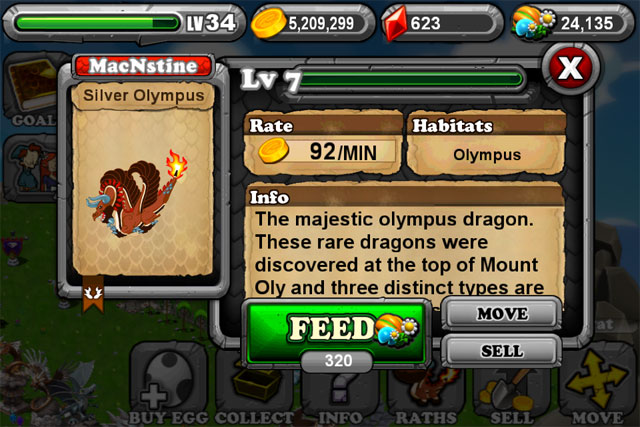Image resolution: width=640 pixels, height=427 pixels.
Task: Click the SELL button in the dragon panel
Action: [x=501, y=351]
